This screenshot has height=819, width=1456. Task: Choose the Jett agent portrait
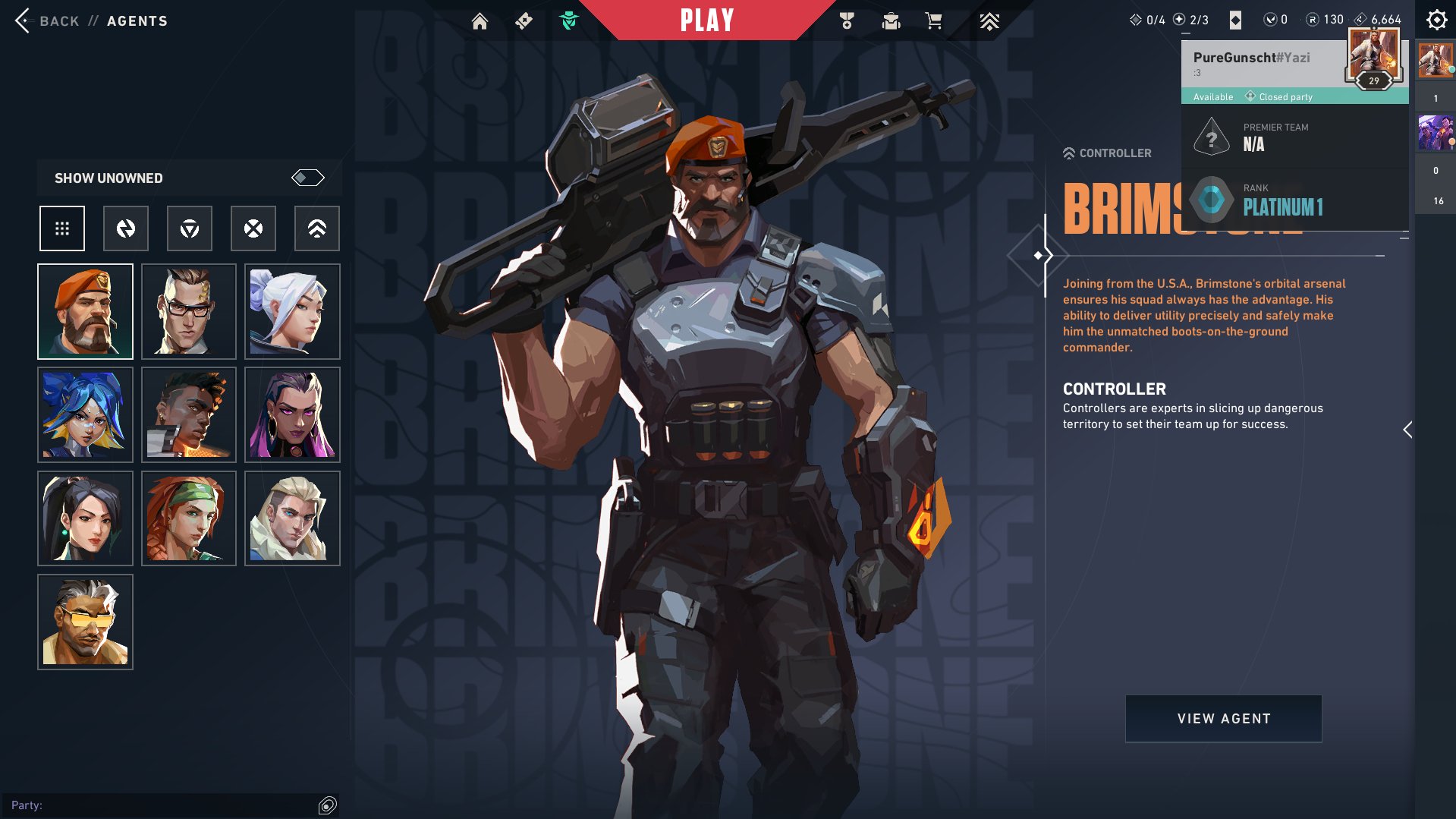(x=292, y=312)
